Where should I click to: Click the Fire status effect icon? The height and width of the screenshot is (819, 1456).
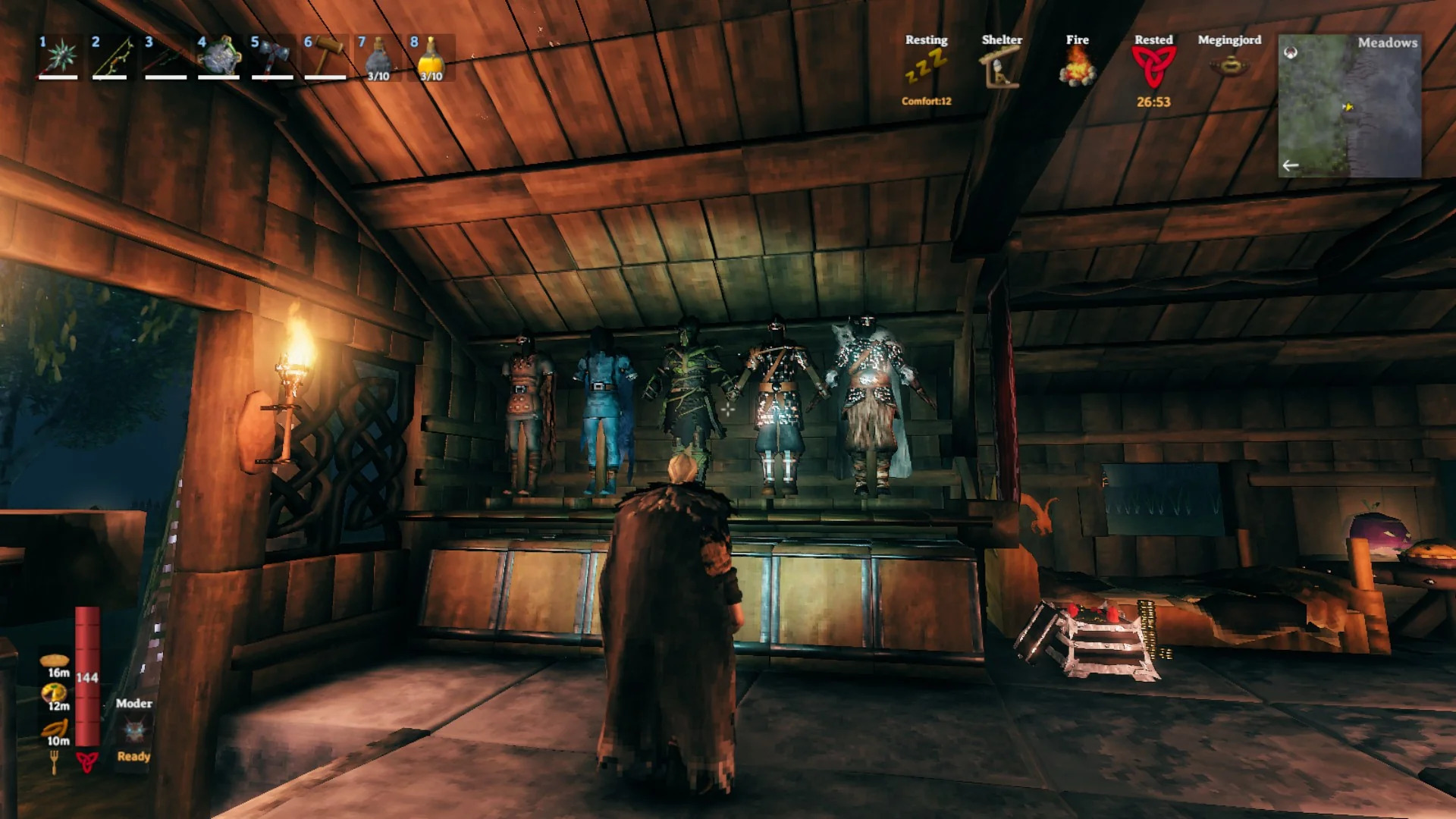pyautogui.click(x=1078, y=67)
